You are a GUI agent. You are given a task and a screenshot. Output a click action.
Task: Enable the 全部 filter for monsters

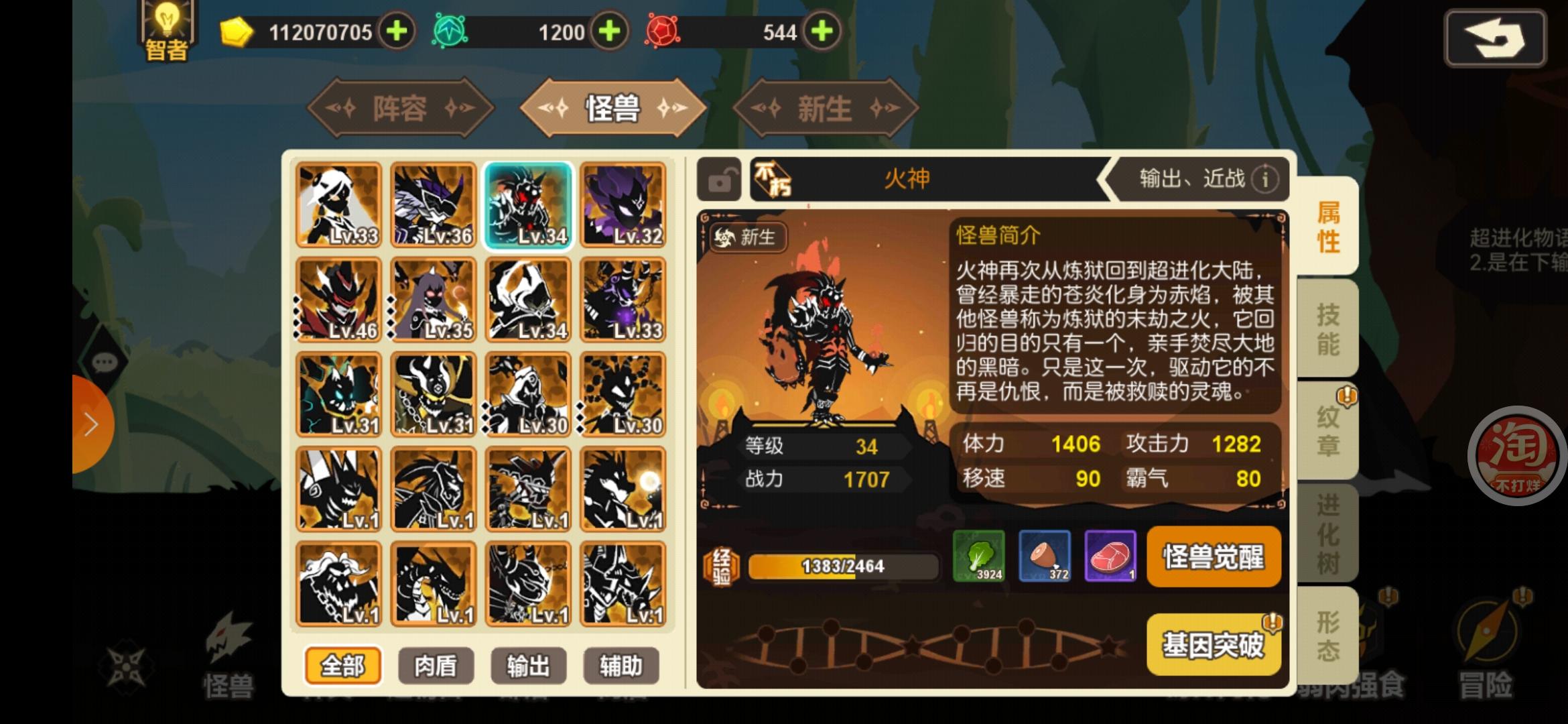point(343,666)
